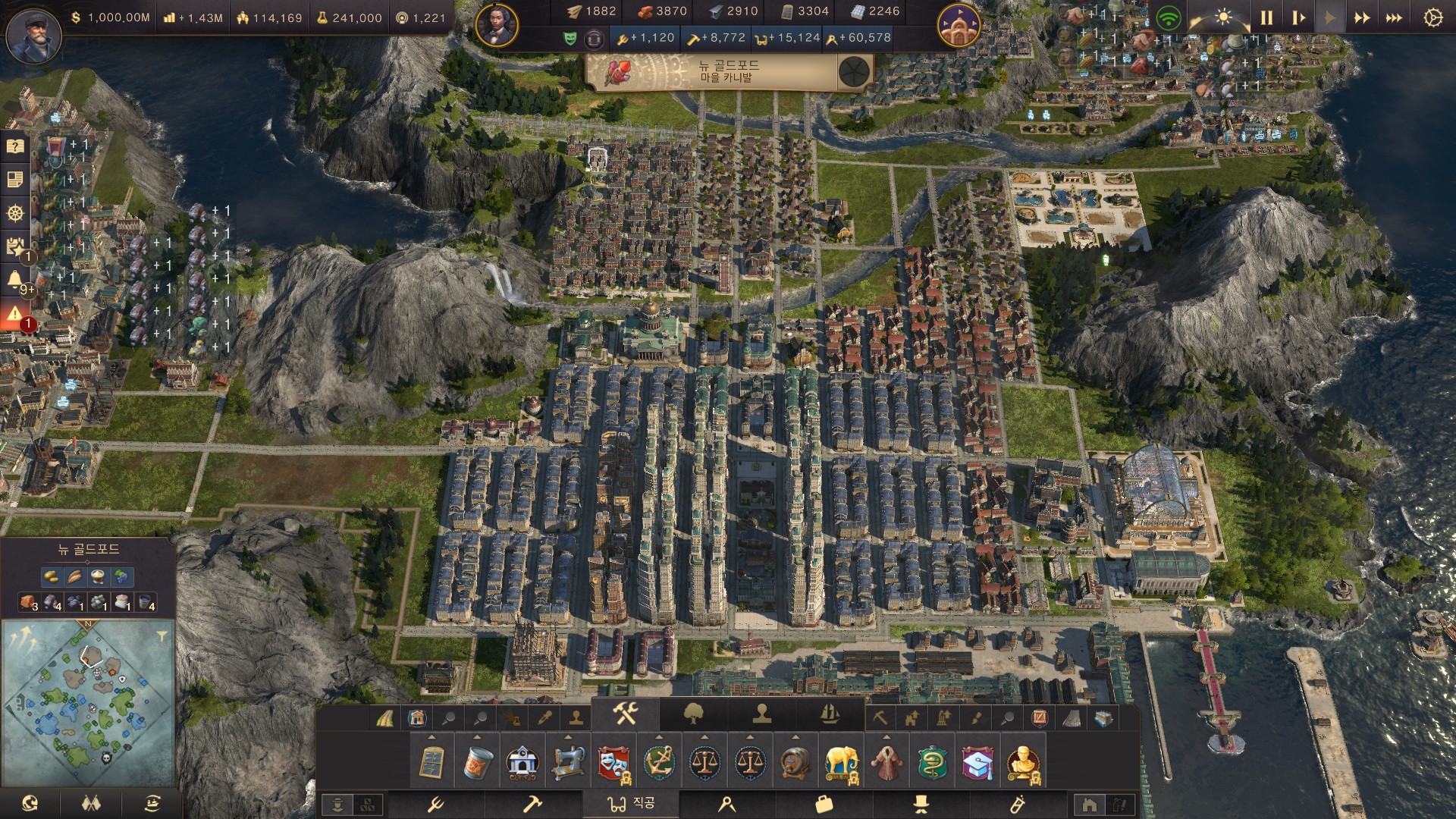
Task: Open the tree landscaping category tab
Action: (694, 714)
